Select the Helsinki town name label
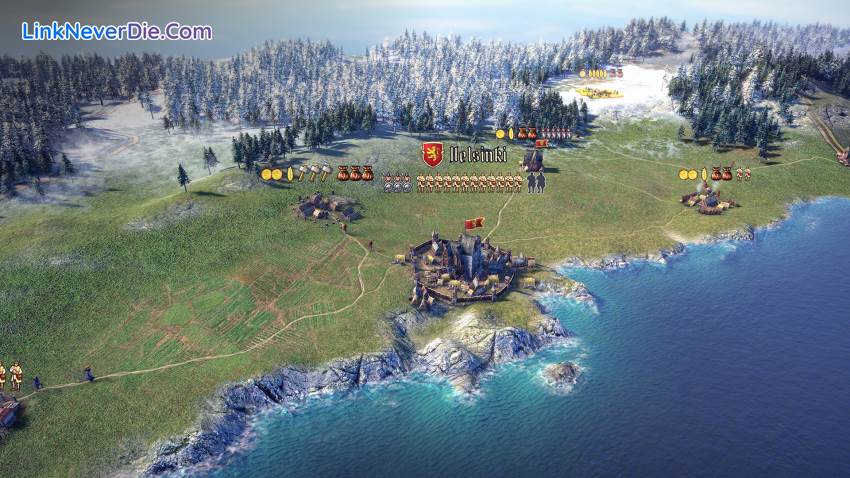This screenshot has width=850, height=478. (478, 155)
